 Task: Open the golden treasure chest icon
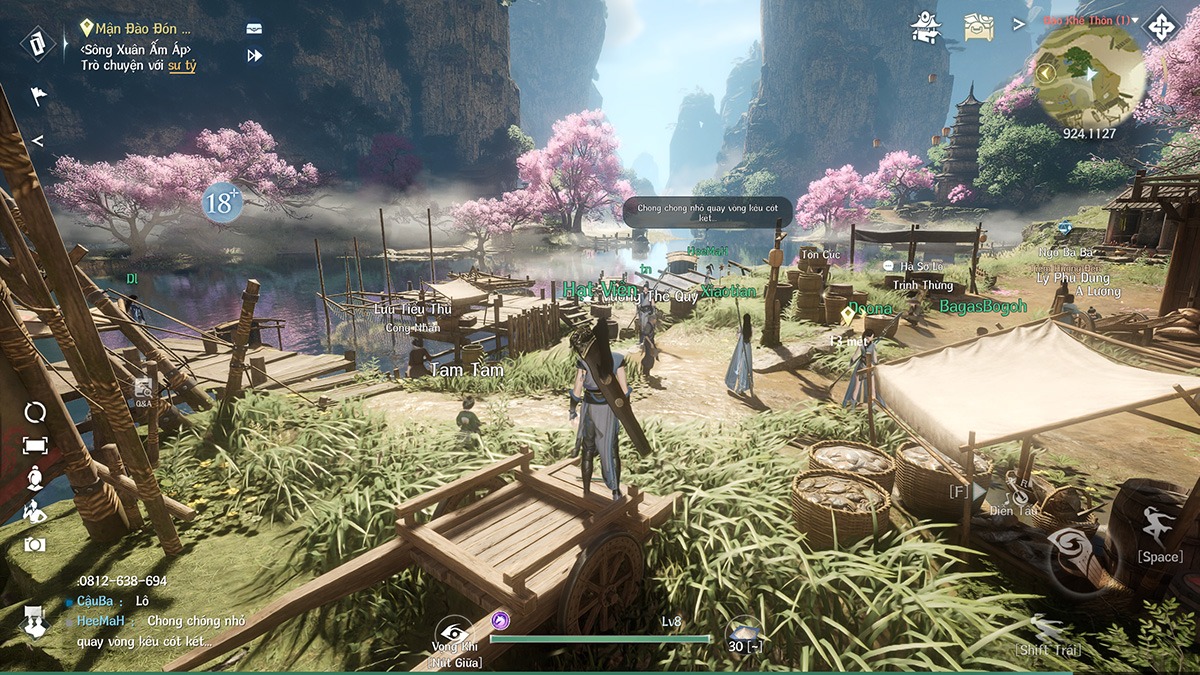[979, 27]
